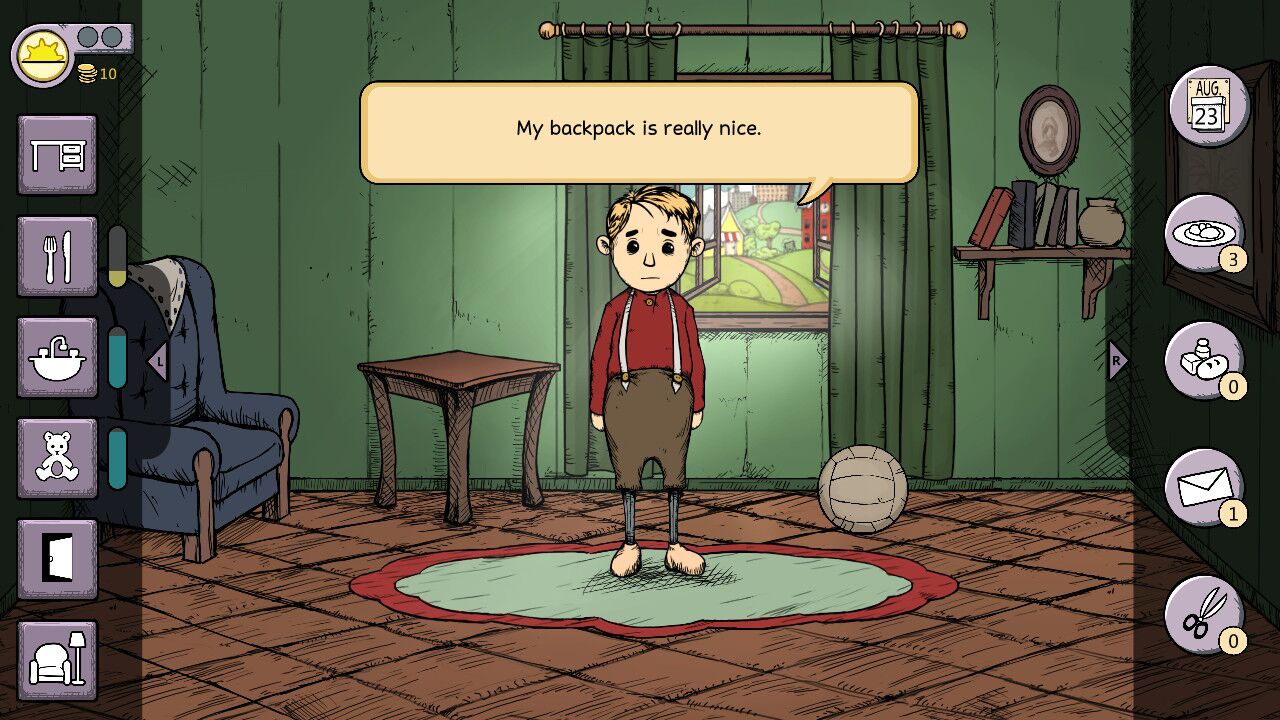The height and width of the screenshot is (720, 1280).
Task: Open the play menu with the teddy bear
Action: (57, 457)
